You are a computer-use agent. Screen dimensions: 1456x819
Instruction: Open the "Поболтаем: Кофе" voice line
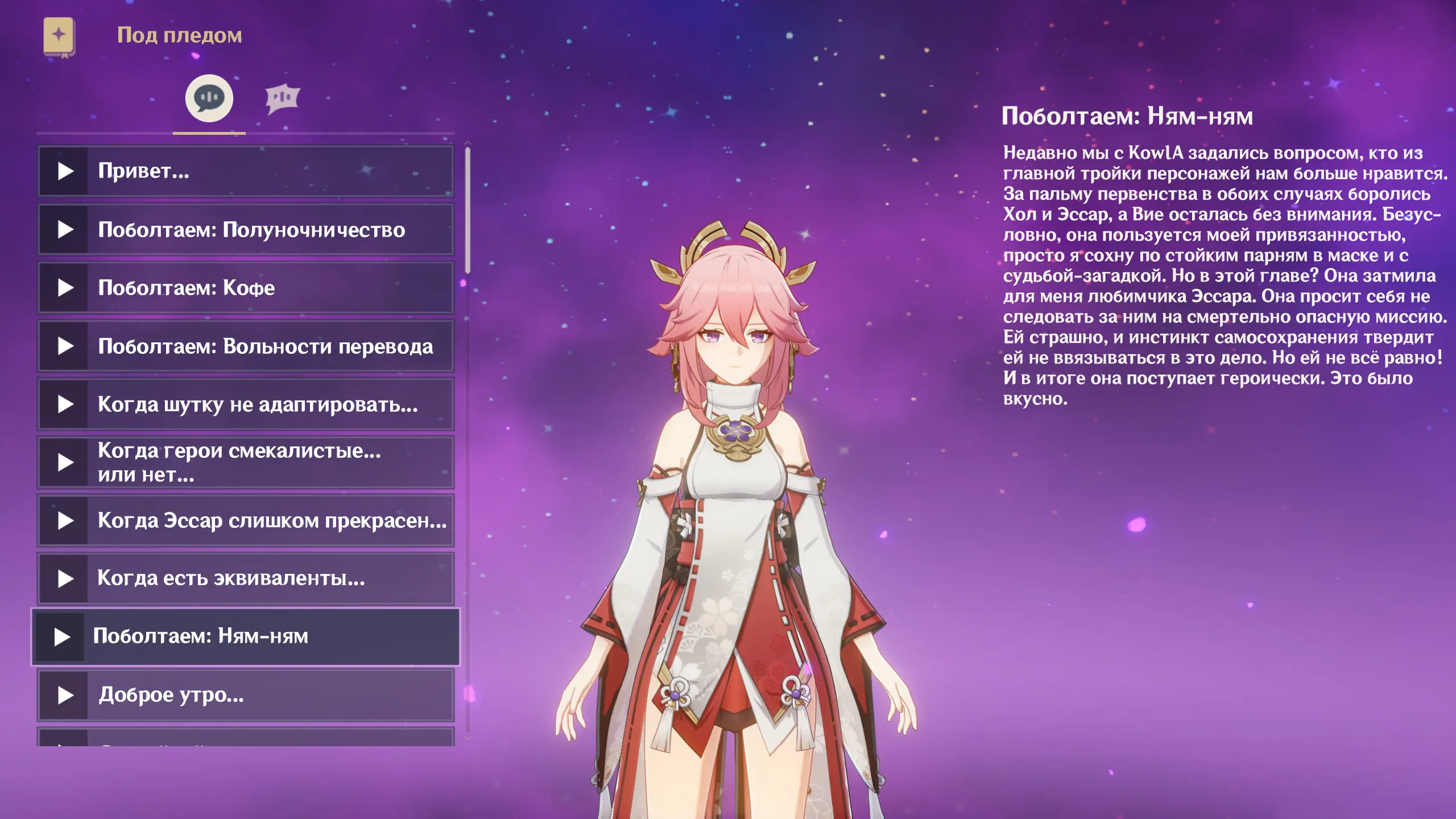[x=246, y=288]
